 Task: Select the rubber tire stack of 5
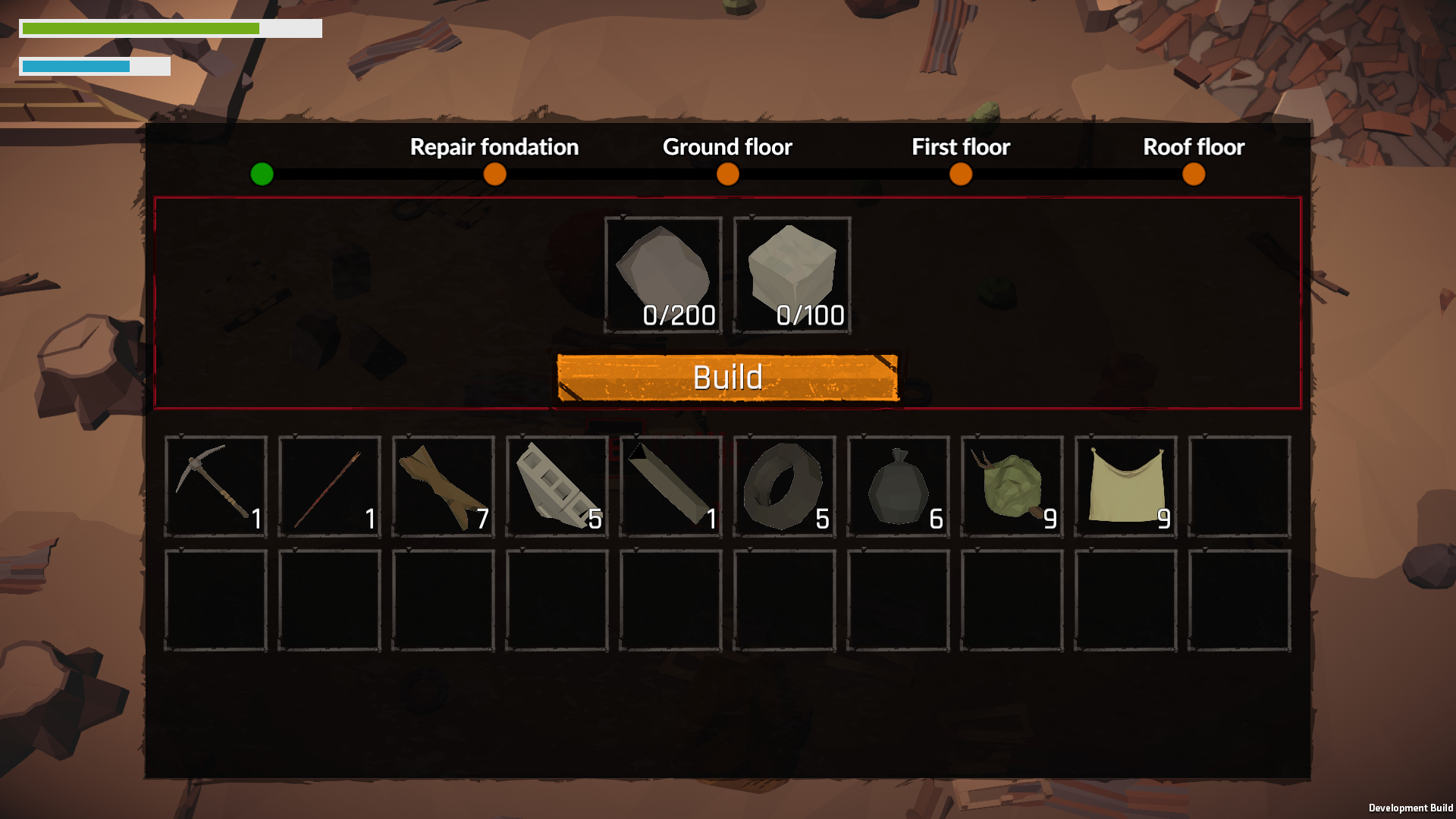785,487
